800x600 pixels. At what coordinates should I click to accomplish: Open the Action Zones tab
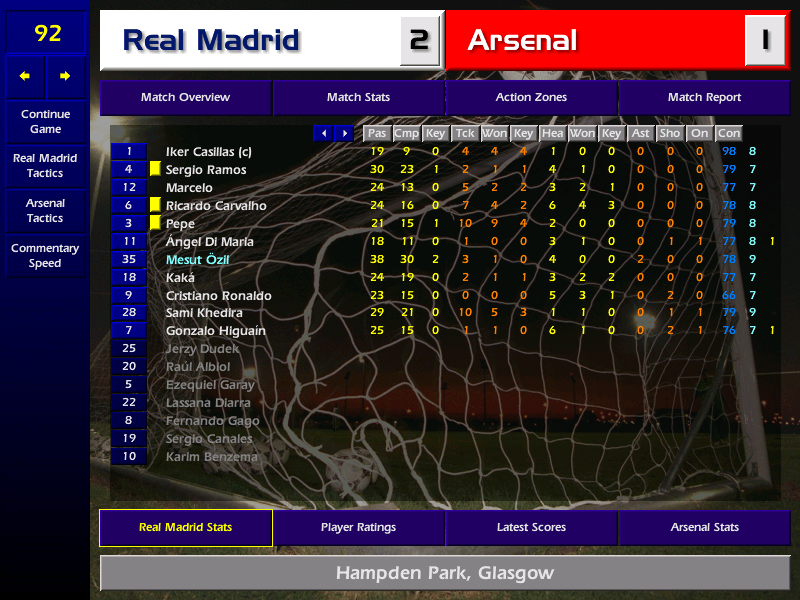point(531,97)
